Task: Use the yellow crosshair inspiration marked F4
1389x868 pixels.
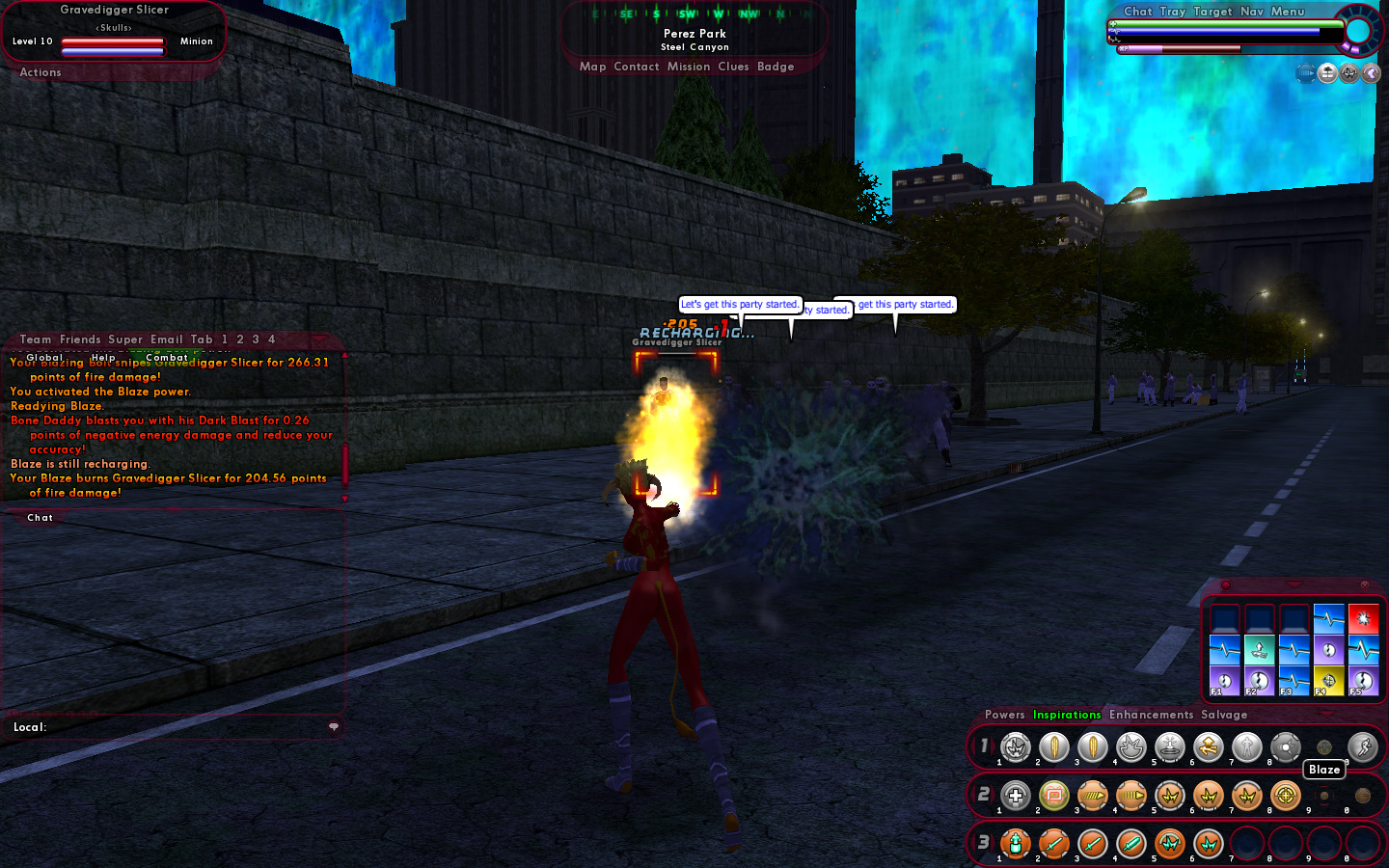Action: click(x=1328, y=680)
